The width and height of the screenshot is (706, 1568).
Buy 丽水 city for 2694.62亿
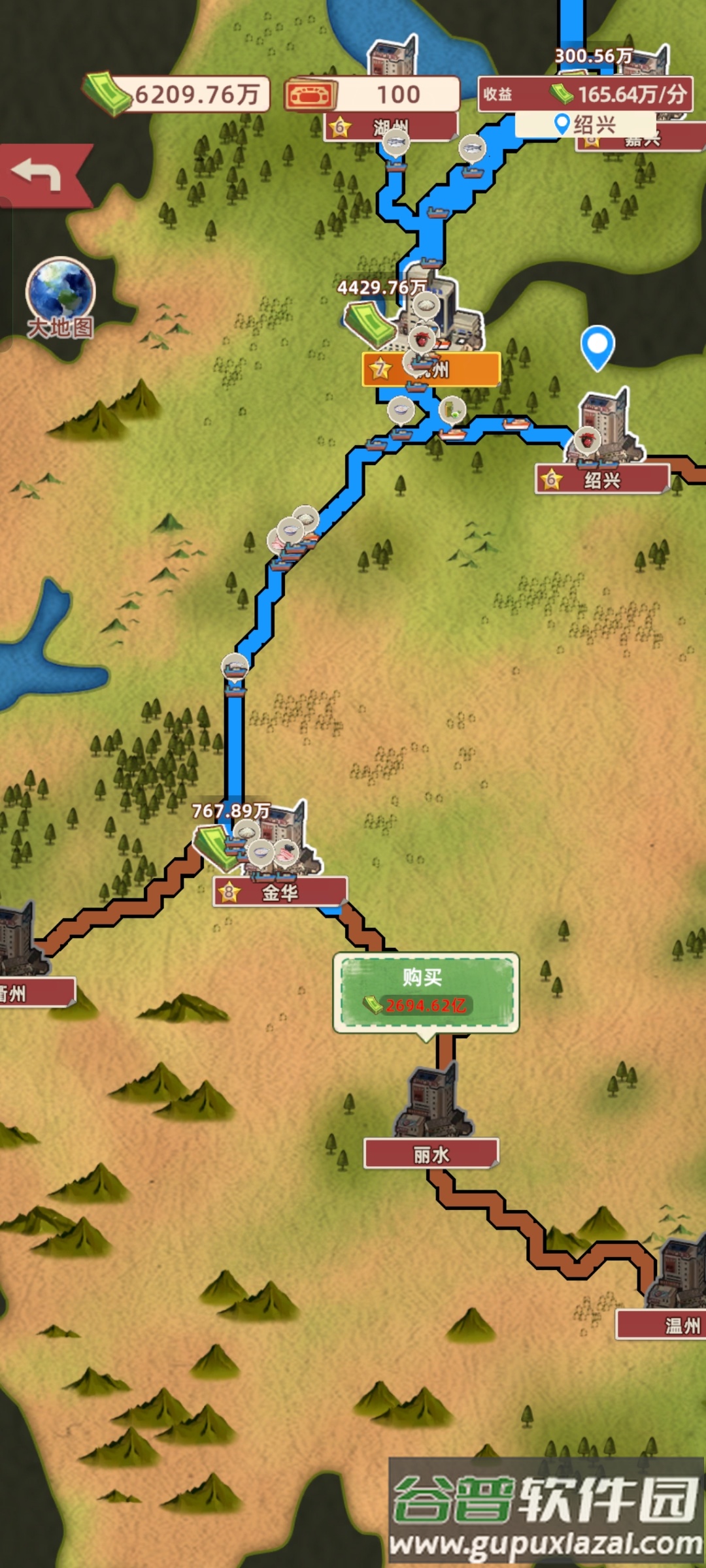click(x=426, y=992)
